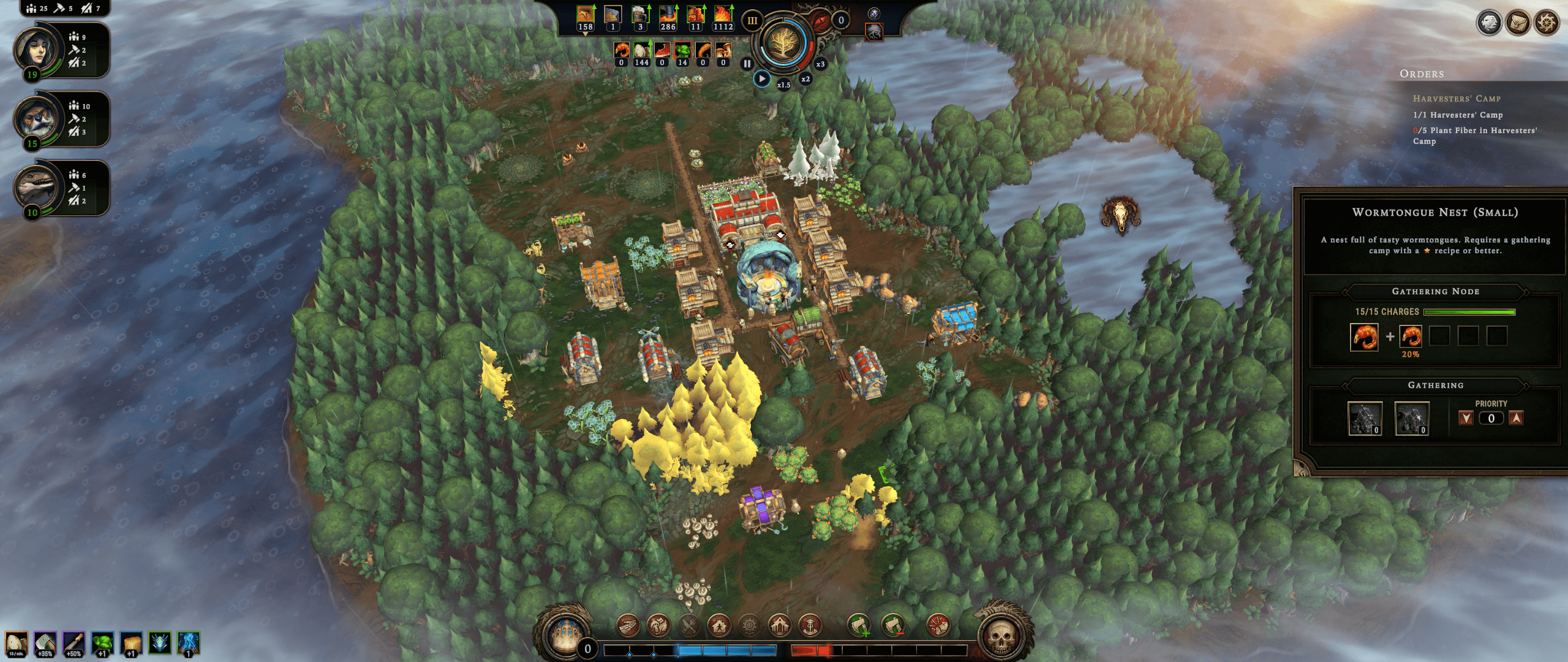Choose the x1.5 game speed
The height and width of the screenshot is (662, 1568).
(x=784, y=85)
